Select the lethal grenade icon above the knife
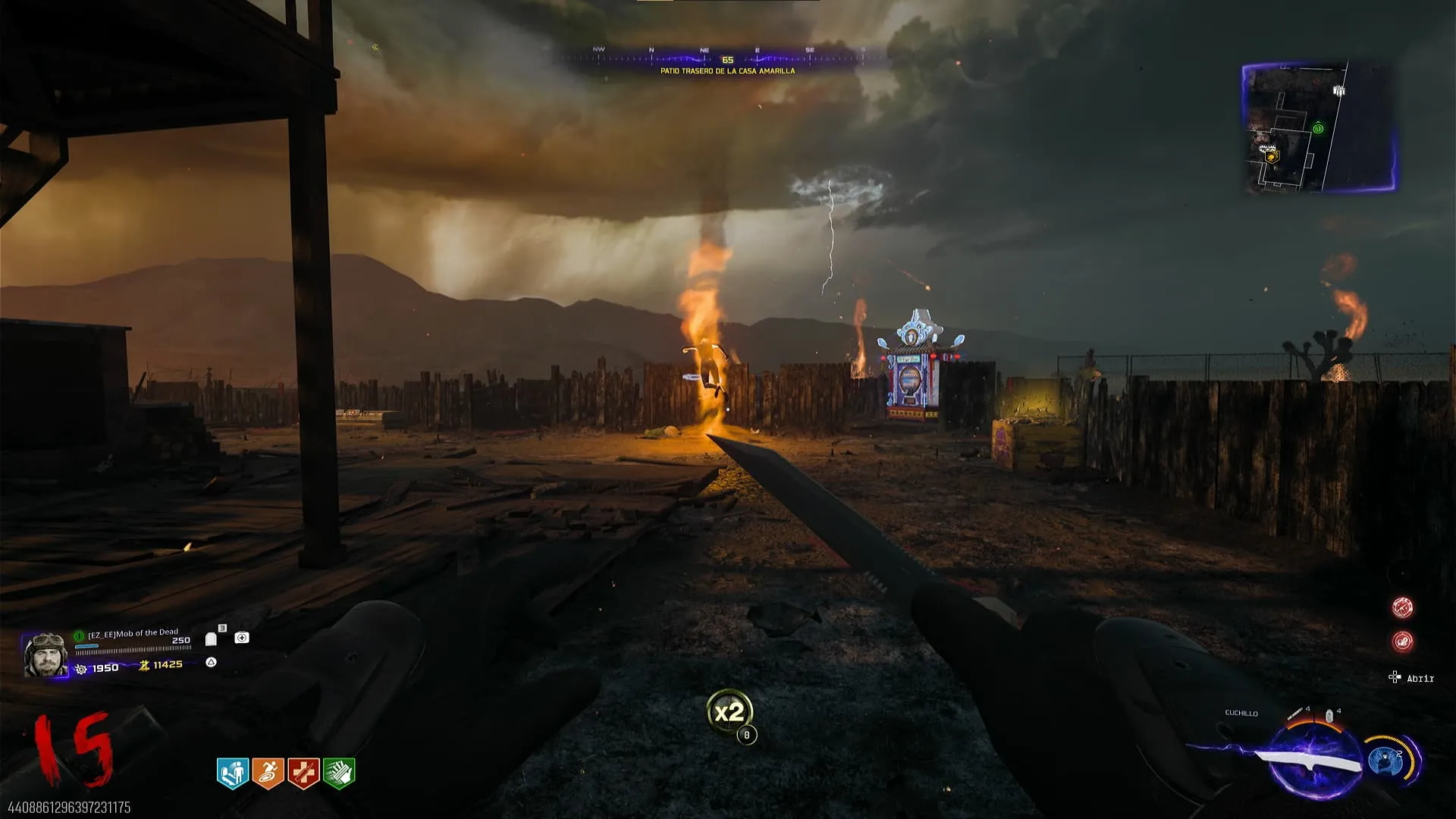 coord(1329,715)
